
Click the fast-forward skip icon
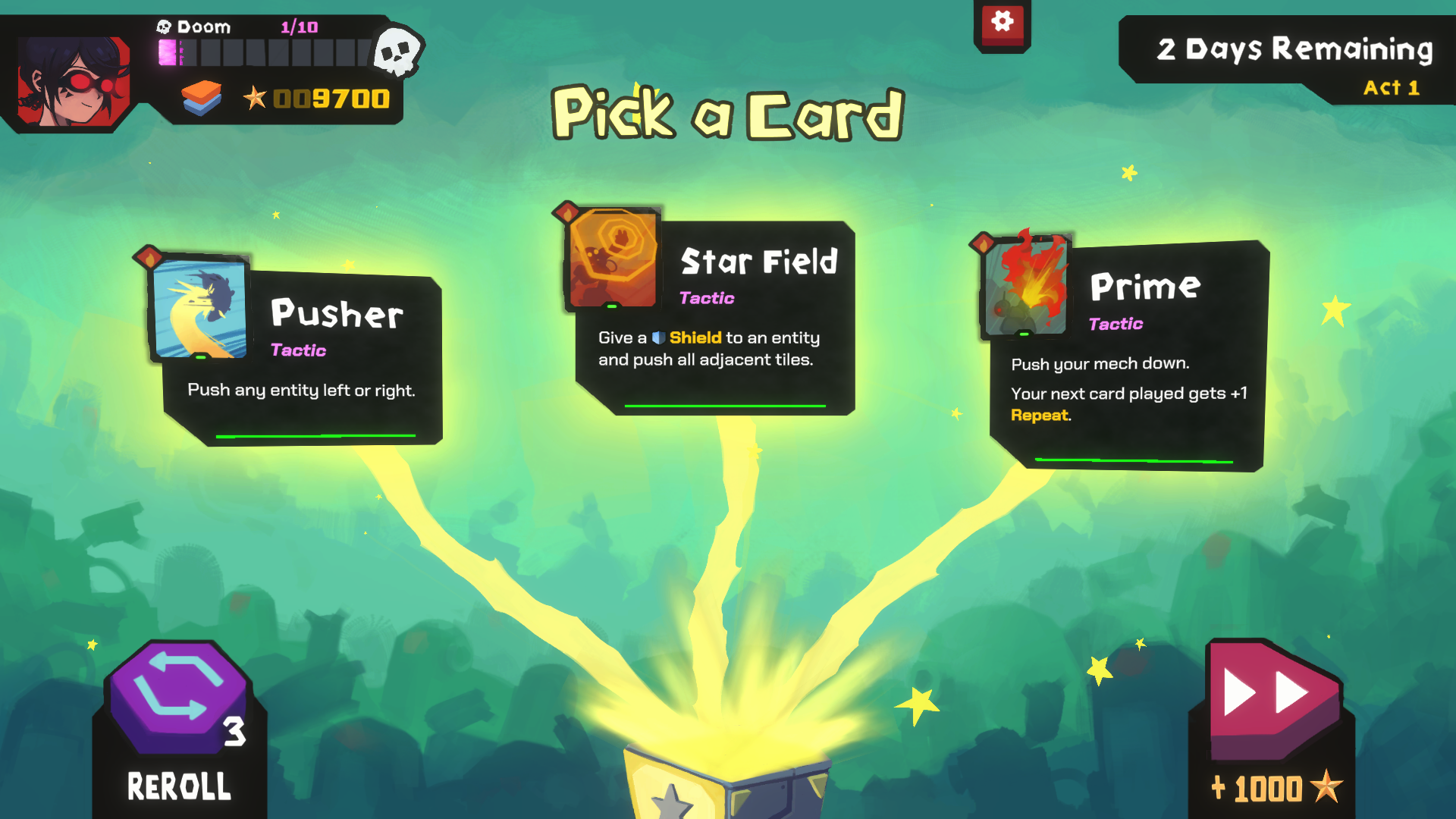1267,694
